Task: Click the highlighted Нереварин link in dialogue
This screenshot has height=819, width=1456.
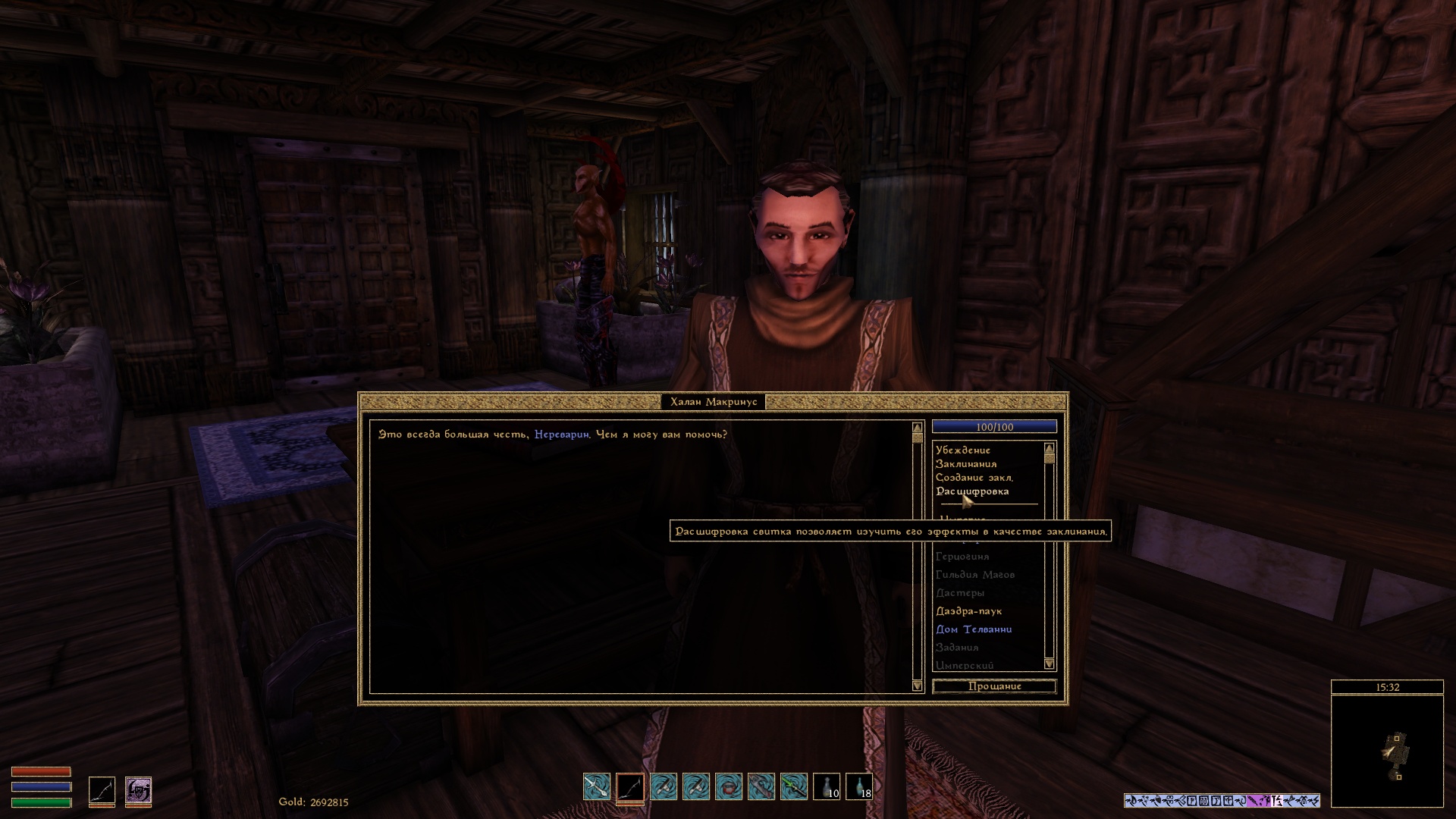Action: click(561, 435)
